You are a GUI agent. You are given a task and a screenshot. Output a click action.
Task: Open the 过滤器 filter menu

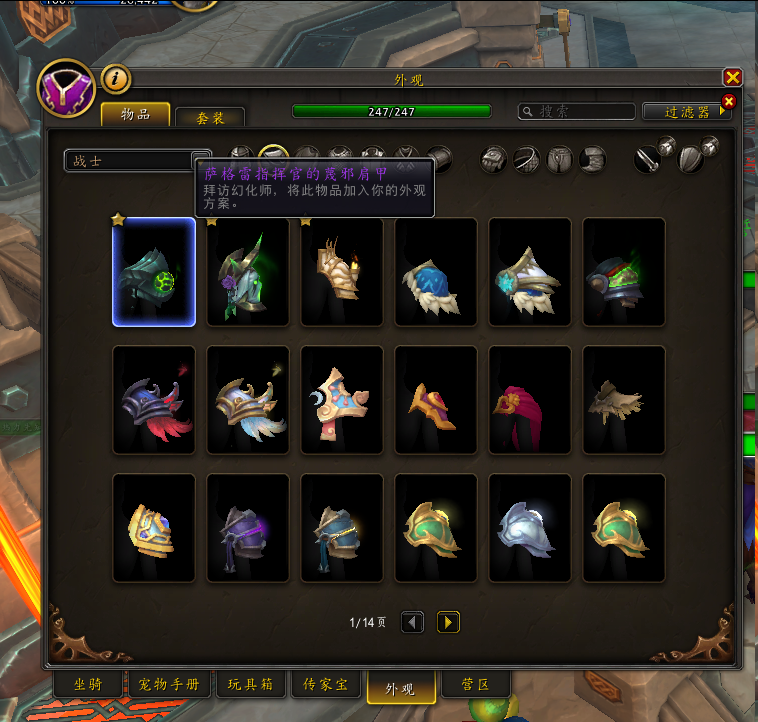click(x=687, y=112)
